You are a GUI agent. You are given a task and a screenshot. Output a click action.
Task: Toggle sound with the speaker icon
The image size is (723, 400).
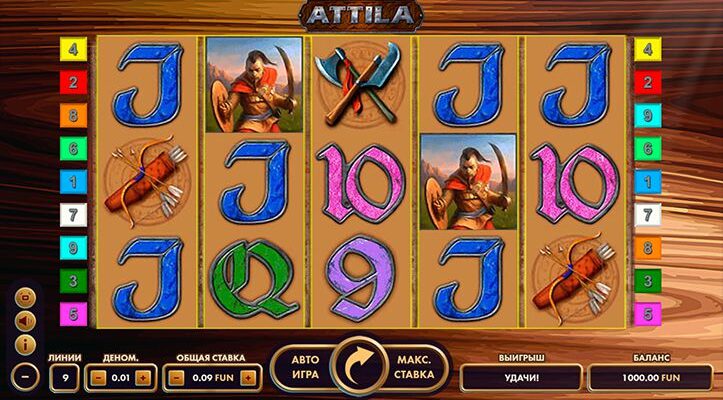[27, 321]
